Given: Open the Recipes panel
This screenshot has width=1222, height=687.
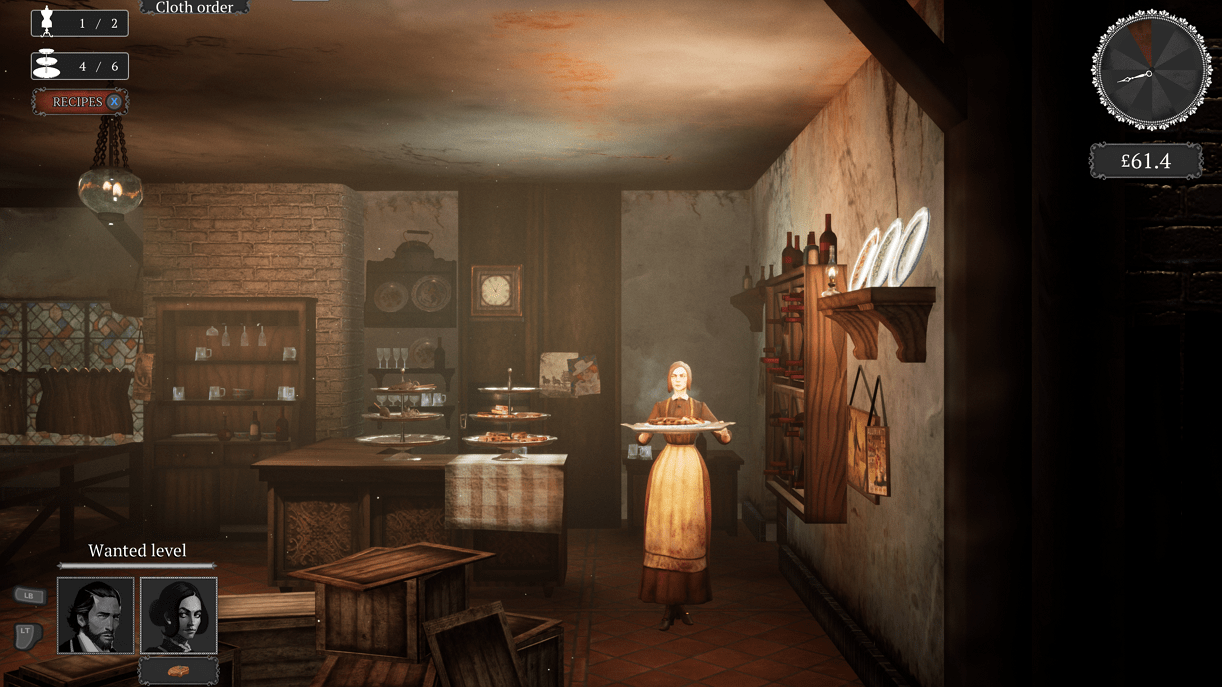Looking at the screenshot, I should coord(80,102).
